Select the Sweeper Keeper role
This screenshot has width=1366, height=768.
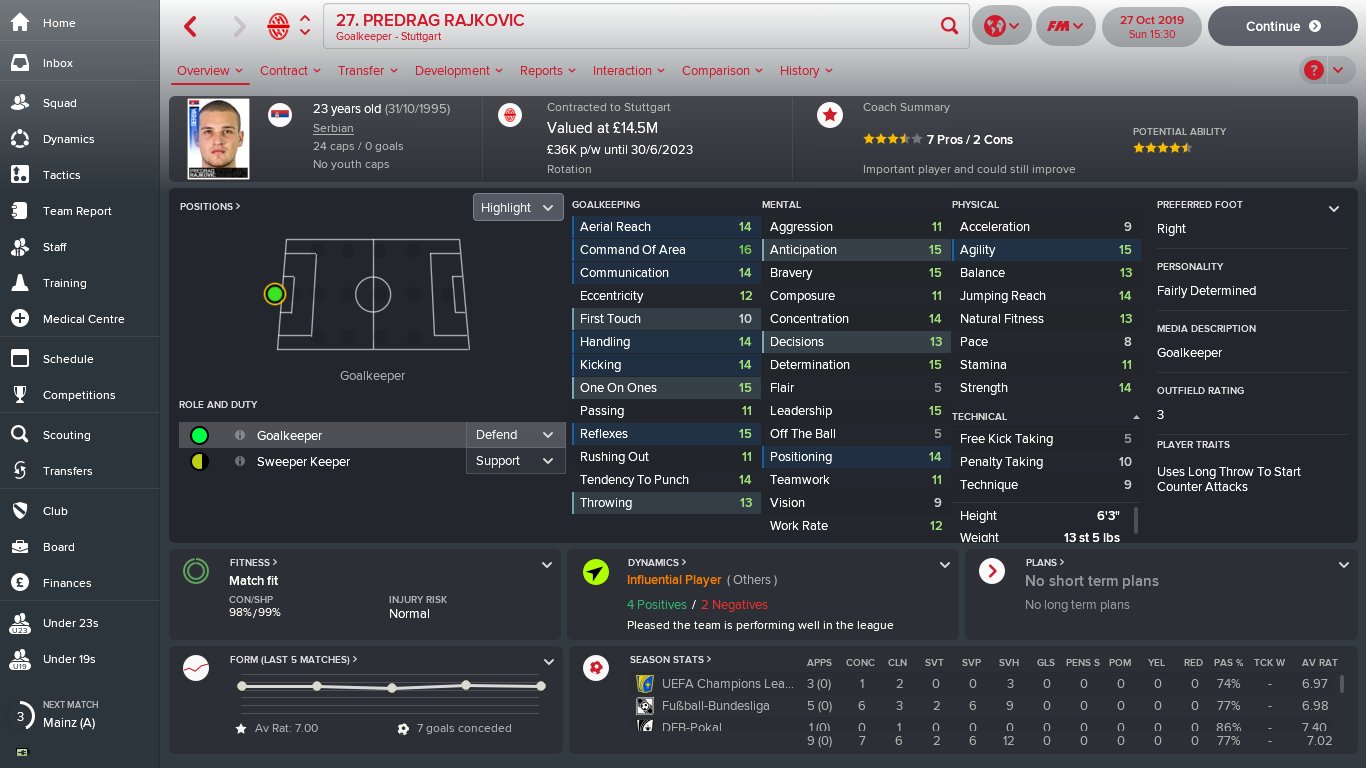click(x=303, y=462)
